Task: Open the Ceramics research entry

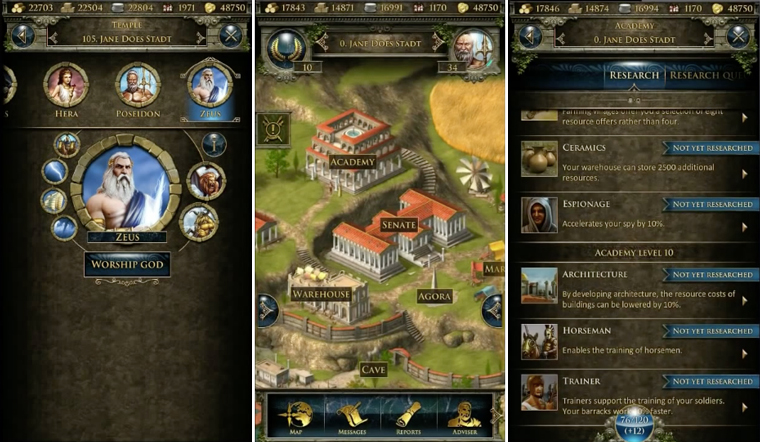Action: coord(637,159)
